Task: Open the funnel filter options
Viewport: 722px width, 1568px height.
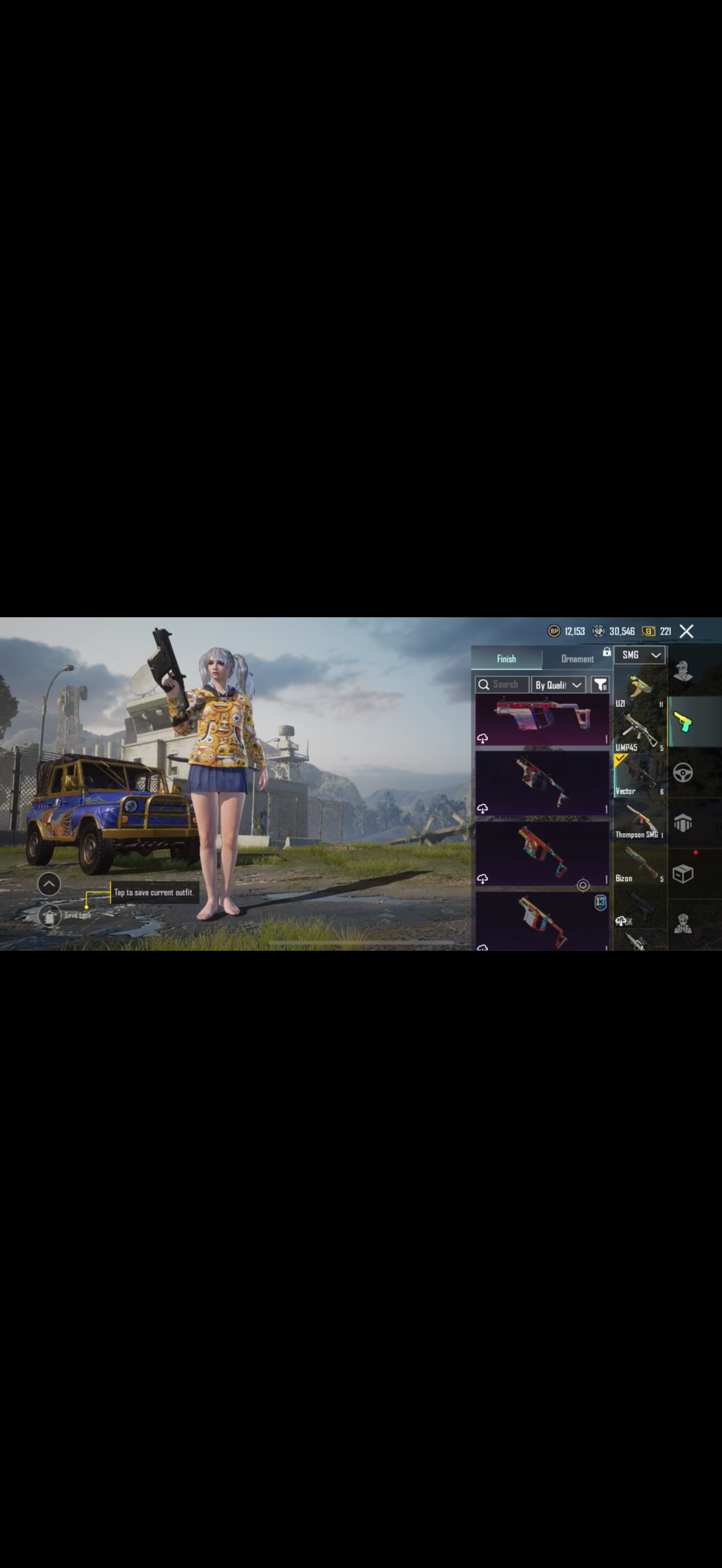Action: click(x=600, y=685)
